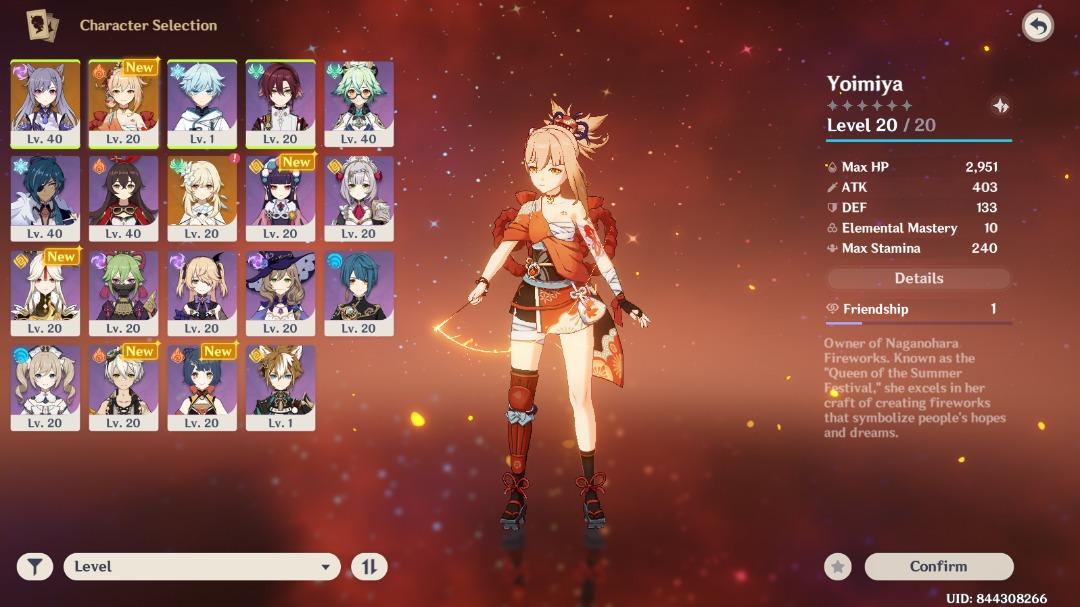Select Xingqiu's character card
Screen dimensions: 1080x607
click(x=359, y=292)
